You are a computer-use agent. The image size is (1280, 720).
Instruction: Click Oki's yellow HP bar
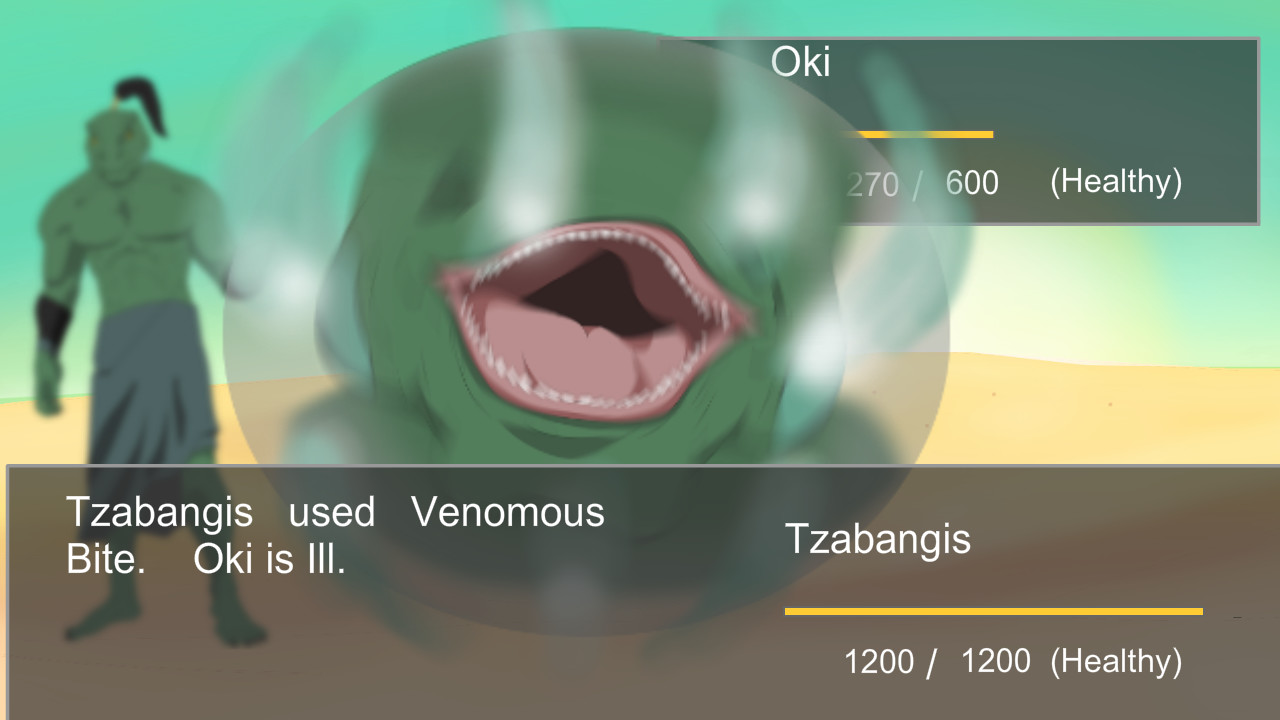click(x=920, y=134)
